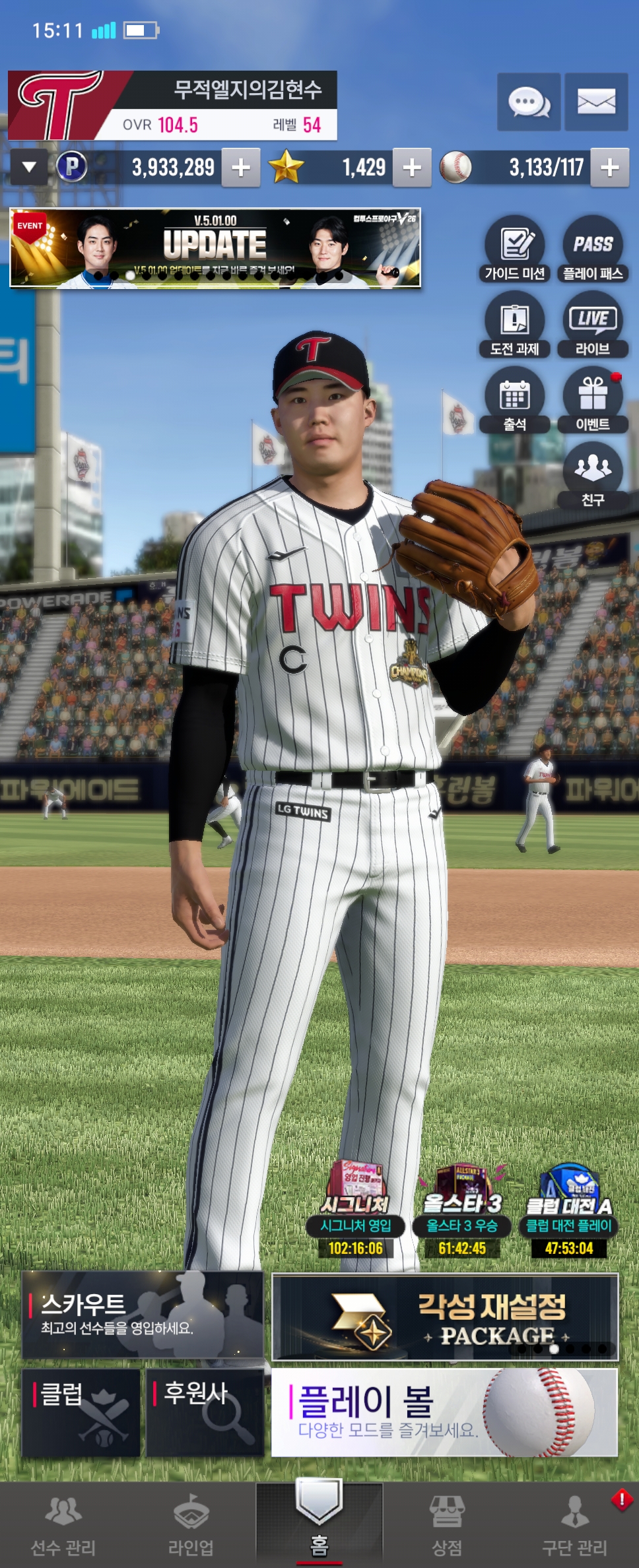Screen dimensions: 639x1568
Task: Open the 구단 관리 team management tab
Action: pos(574,1524)
